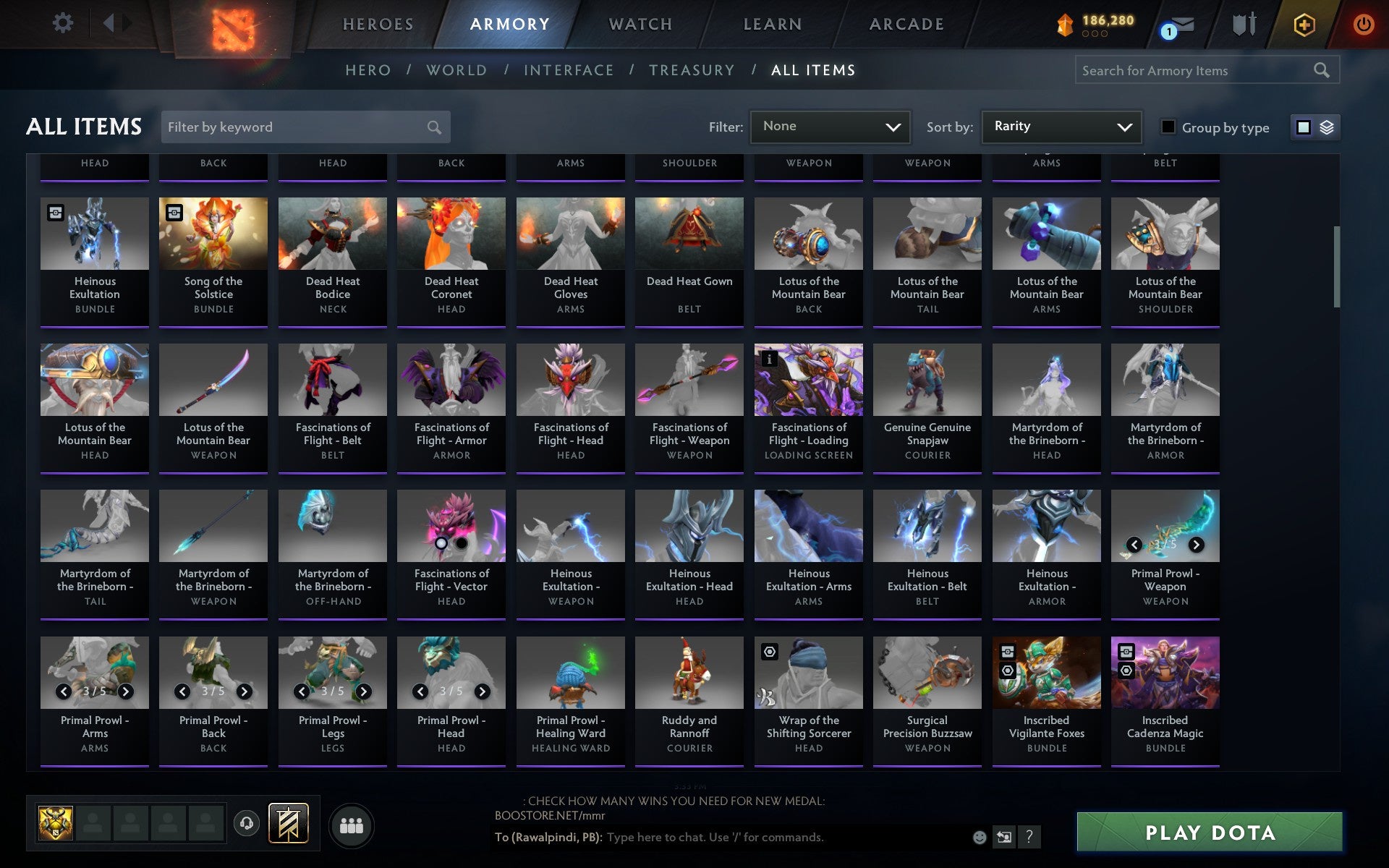The height and width of the screenshot is (868, 1389).
Task: Open the friends list icon
Action: click(352, 824)
